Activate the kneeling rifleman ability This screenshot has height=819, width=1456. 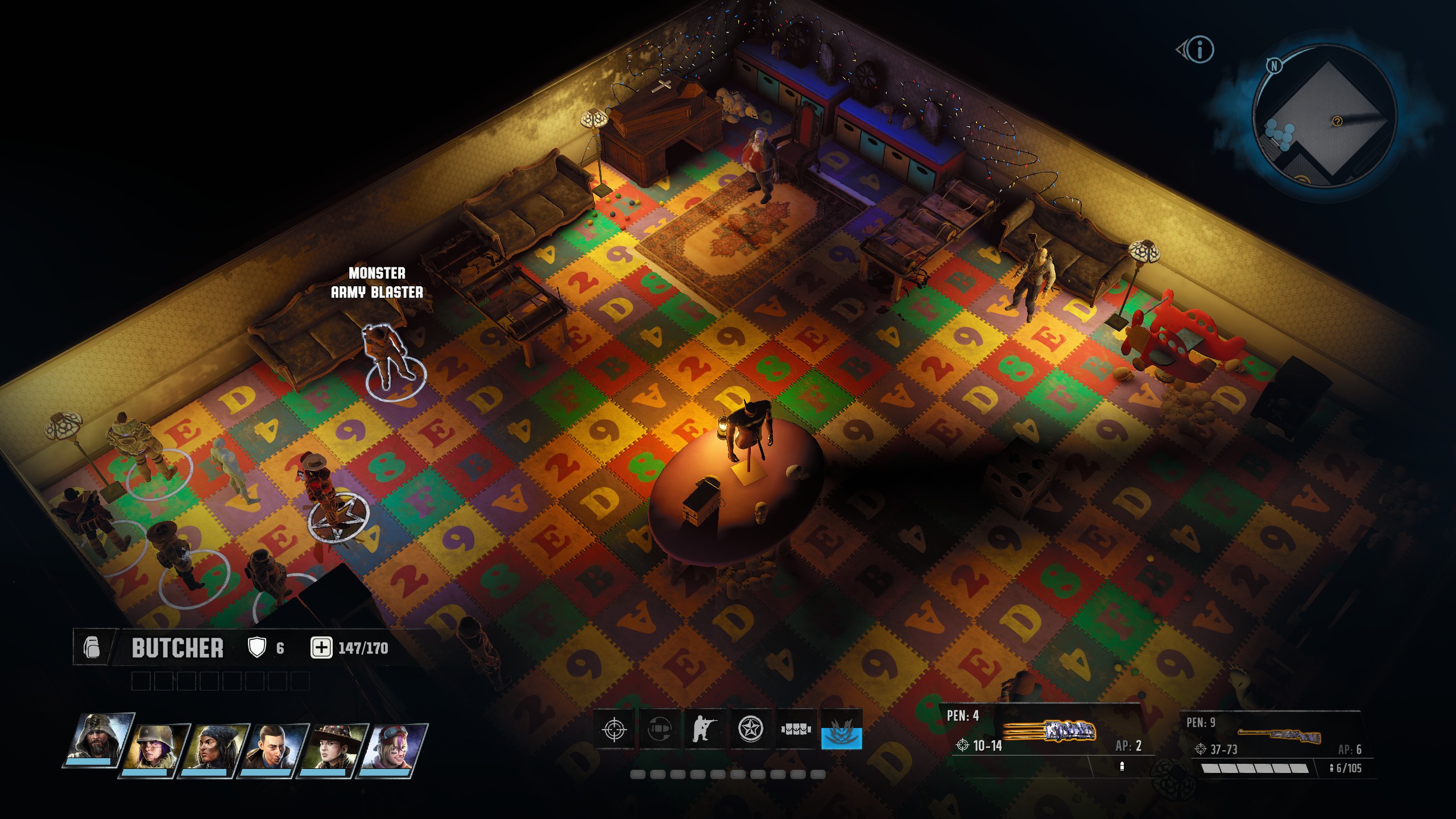click(x=705, y=729)
